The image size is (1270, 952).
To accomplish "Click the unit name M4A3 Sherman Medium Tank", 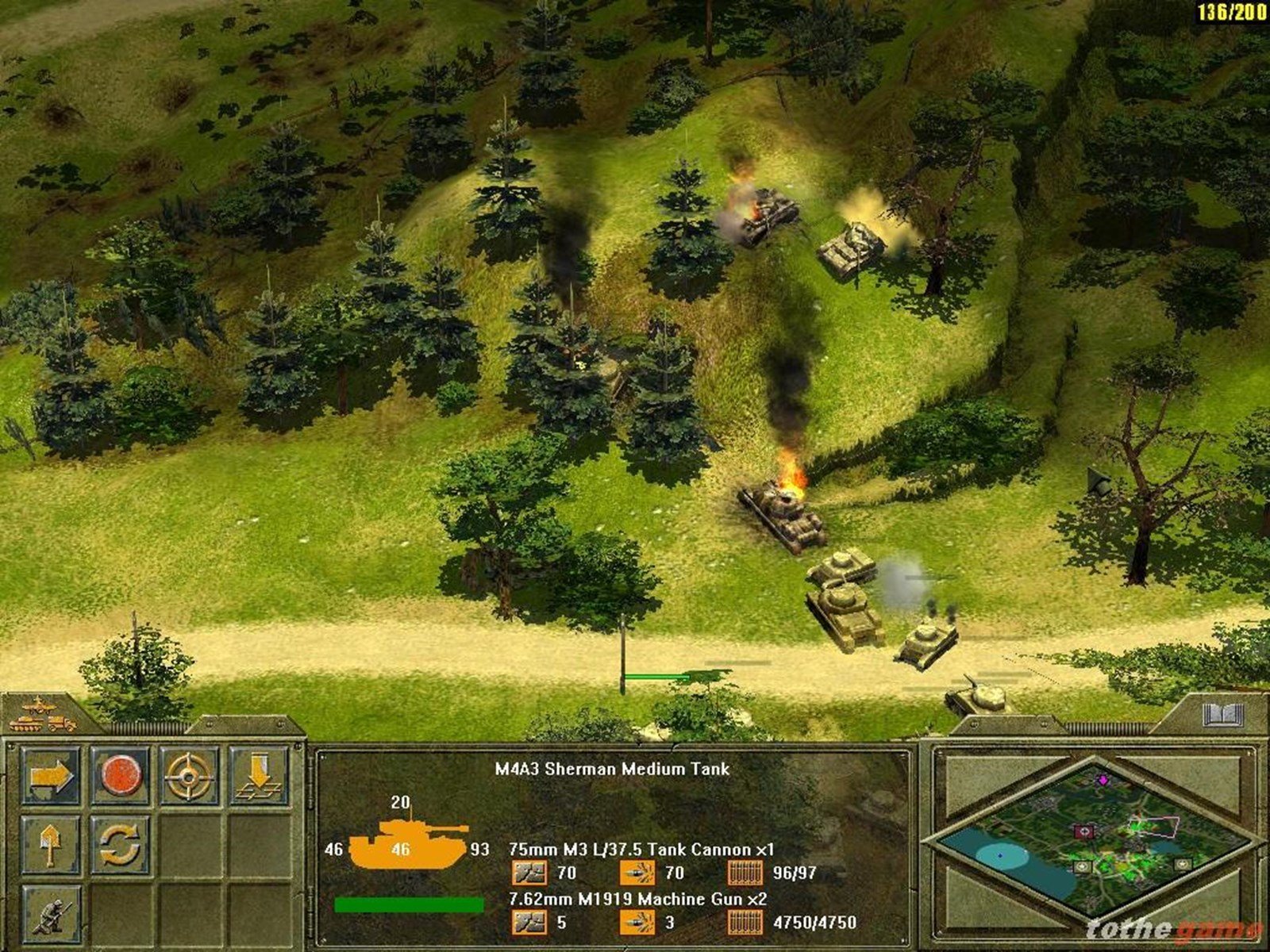I will (x=611, y=768).
